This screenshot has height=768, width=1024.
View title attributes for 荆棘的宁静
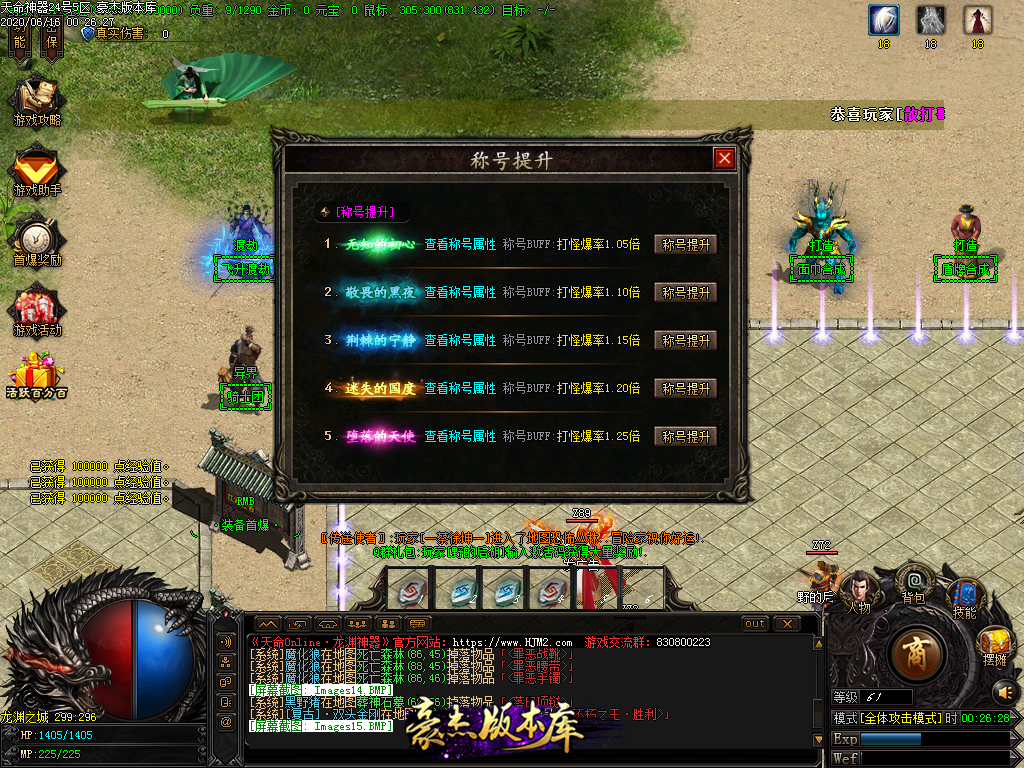(460, 340)
